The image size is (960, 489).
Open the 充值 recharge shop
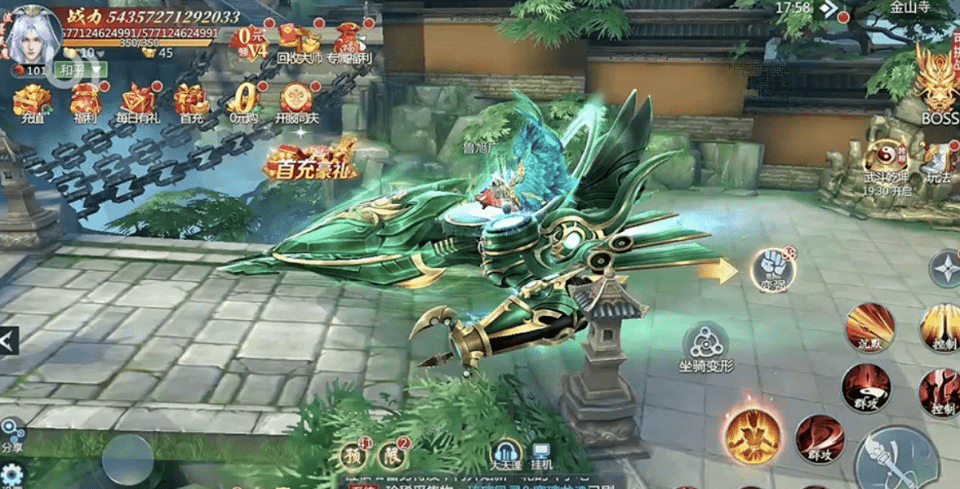tap(32, 101)
